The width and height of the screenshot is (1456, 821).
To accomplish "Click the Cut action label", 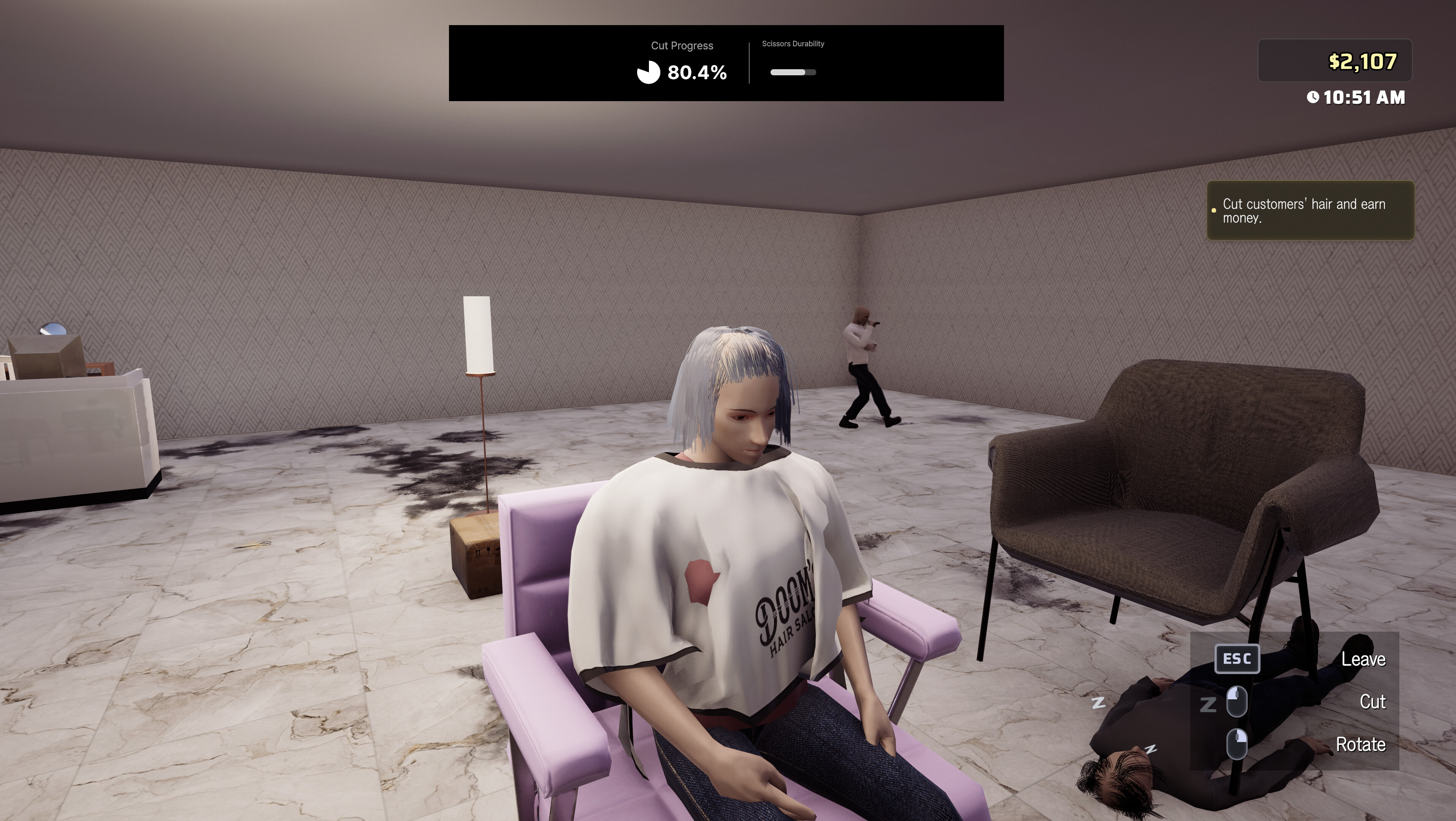I will coord(1374,702).
